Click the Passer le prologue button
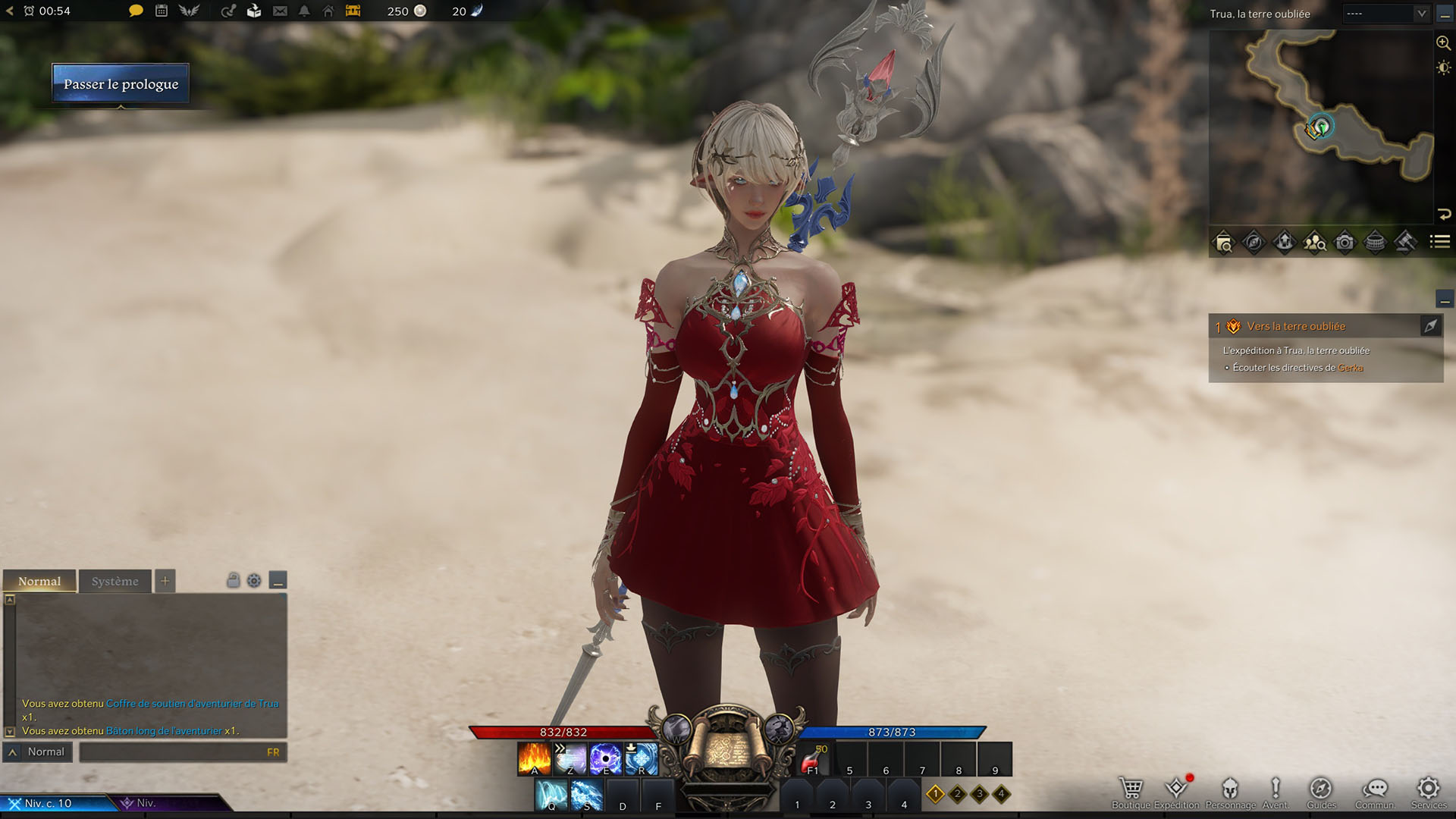The height and width of the screenshot is (819, 1456). [x=121, y=83]
